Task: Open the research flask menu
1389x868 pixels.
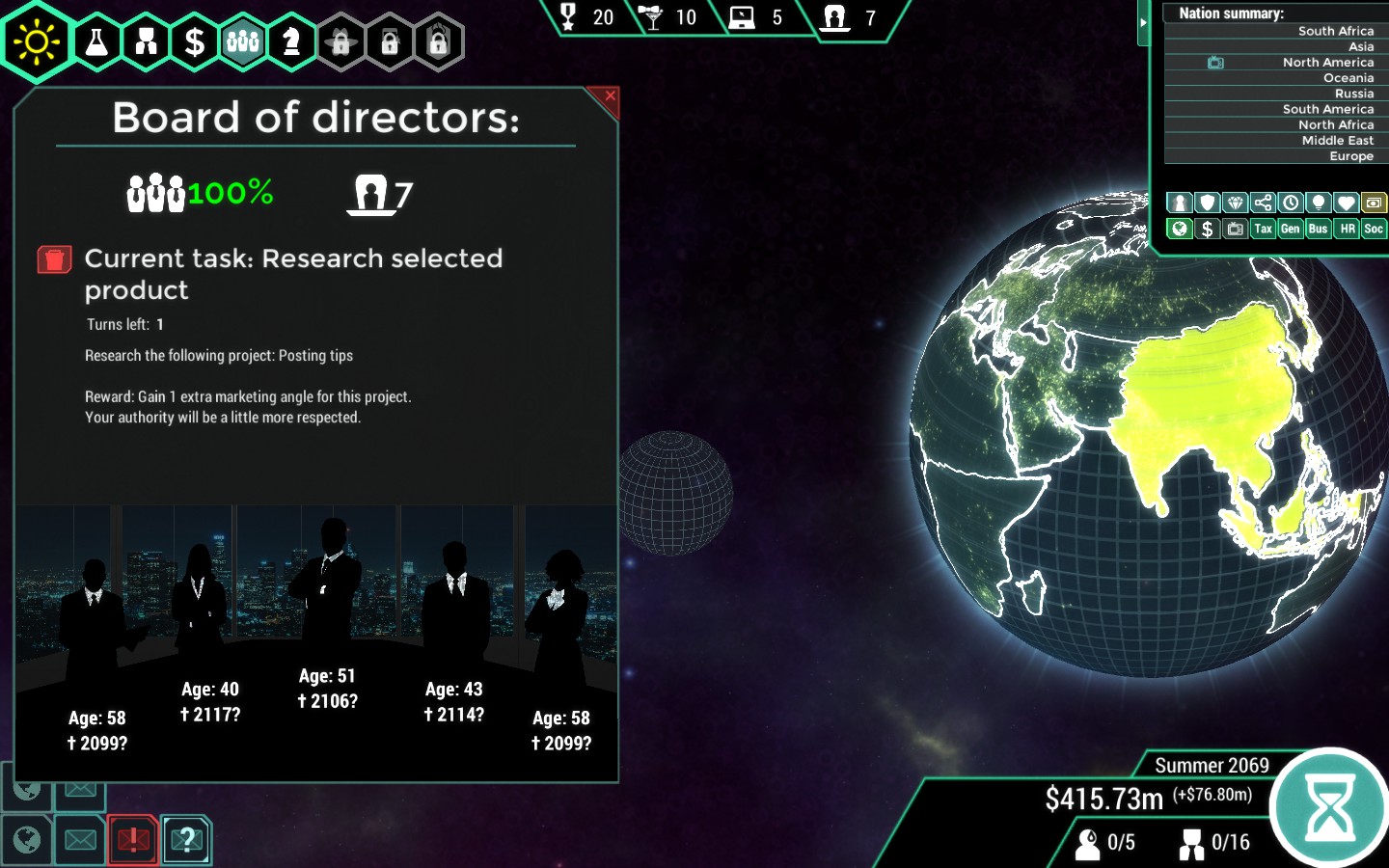Action: pyautogui.click(x=97, y=41)
